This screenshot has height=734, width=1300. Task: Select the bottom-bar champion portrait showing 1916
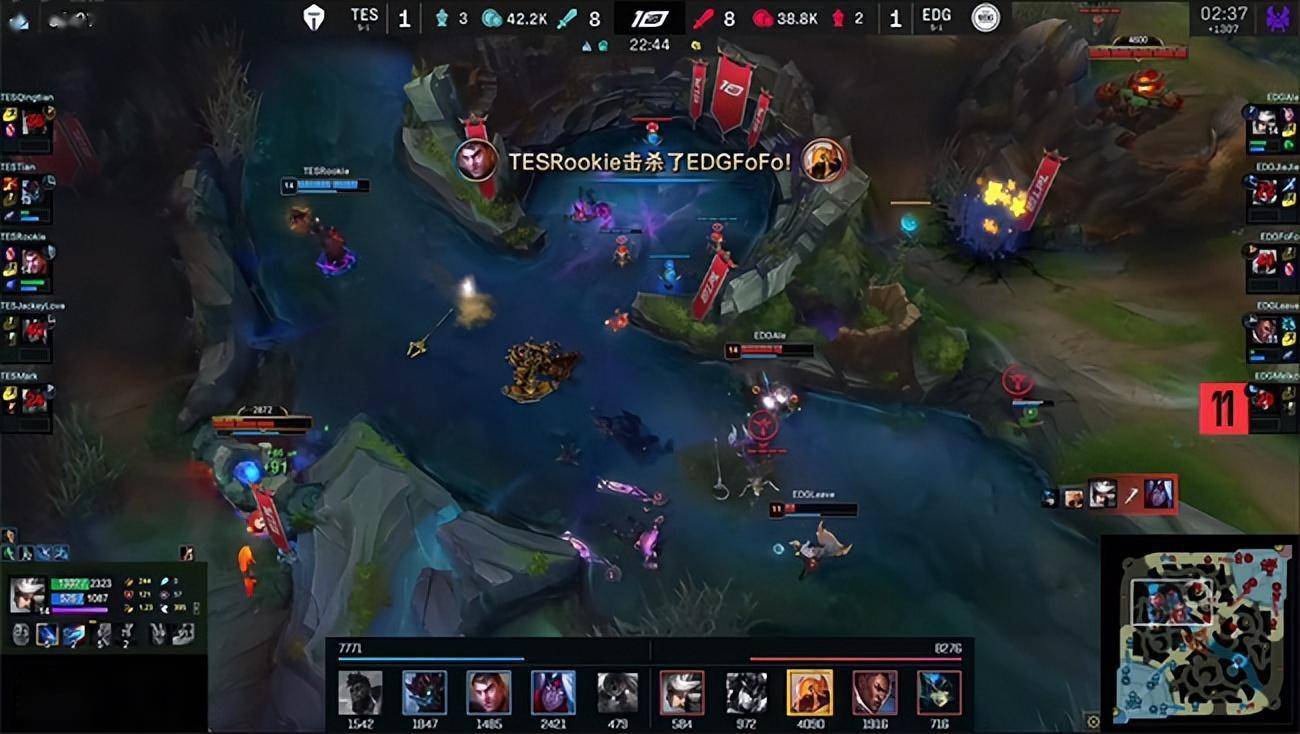pos(874,692)
